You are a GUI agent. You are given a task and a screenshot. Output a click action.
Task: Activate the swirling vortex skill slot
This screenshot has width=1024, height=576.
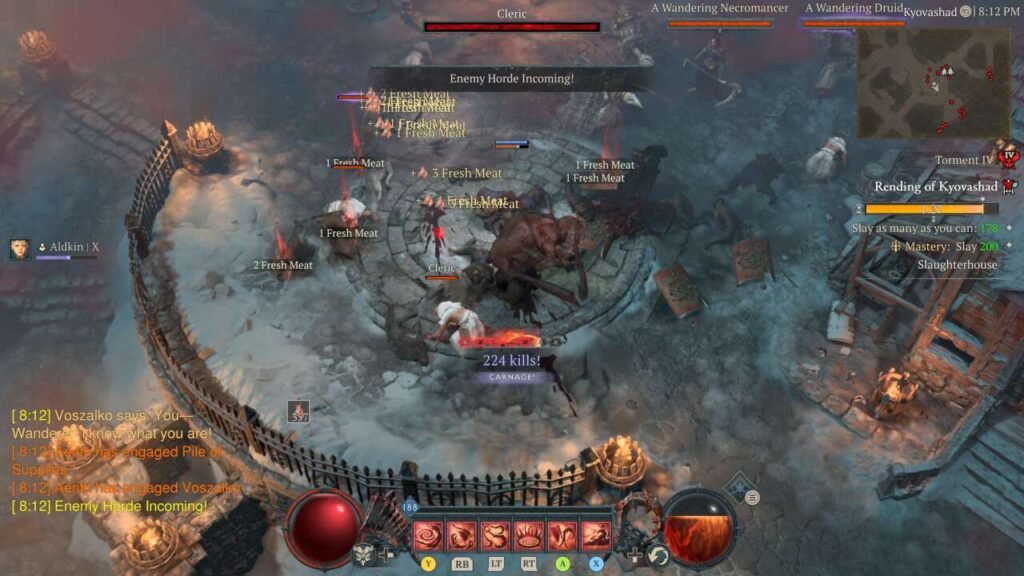coord(428,536)
